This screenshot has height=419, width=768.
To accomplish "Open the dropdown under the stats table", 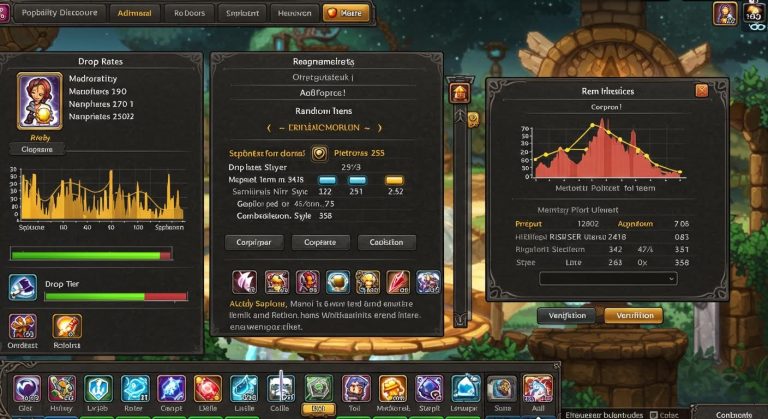I will click(x=608, y=279).
